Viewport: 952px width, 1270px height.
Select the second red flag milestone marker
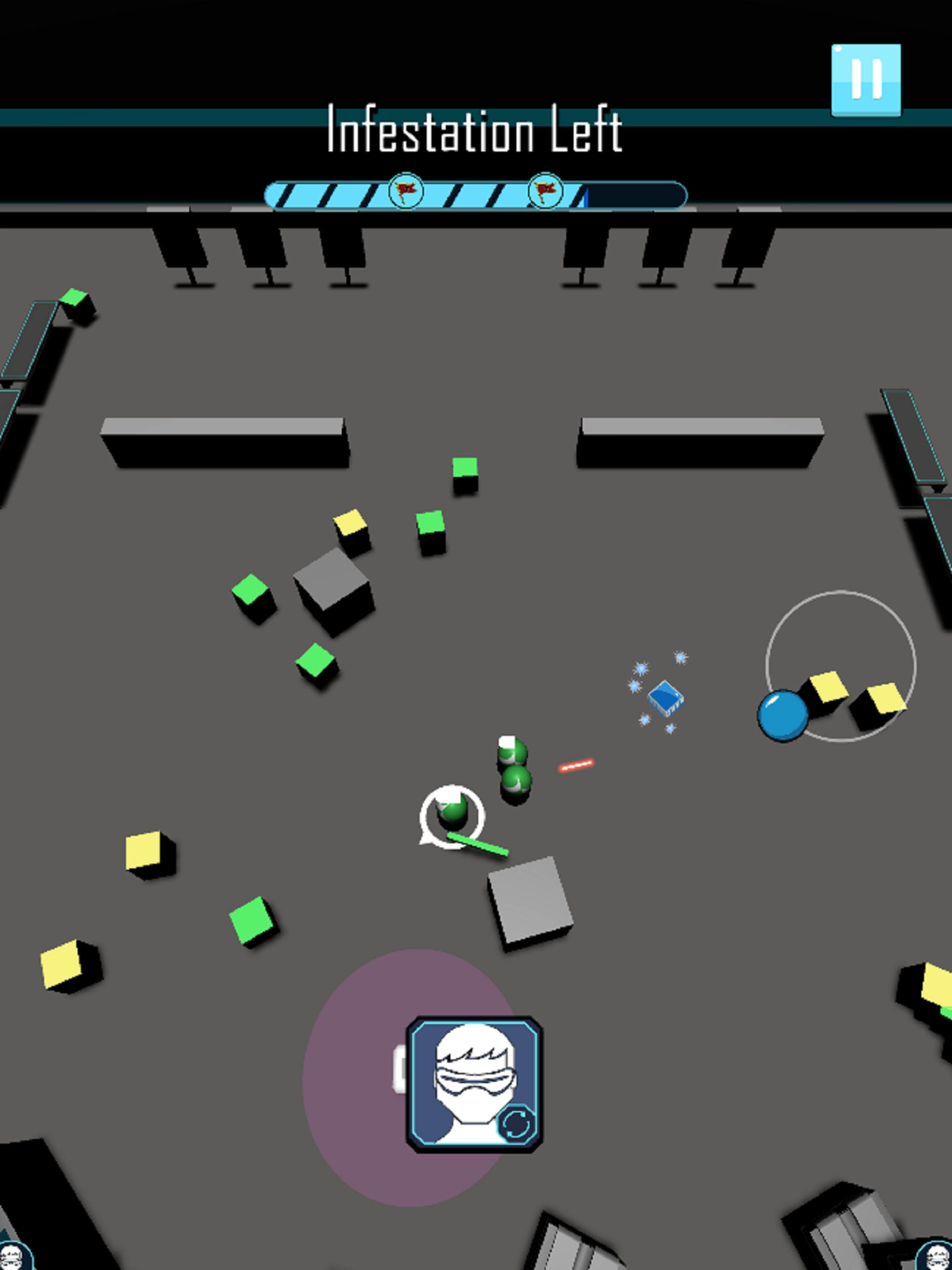(544, 190)
